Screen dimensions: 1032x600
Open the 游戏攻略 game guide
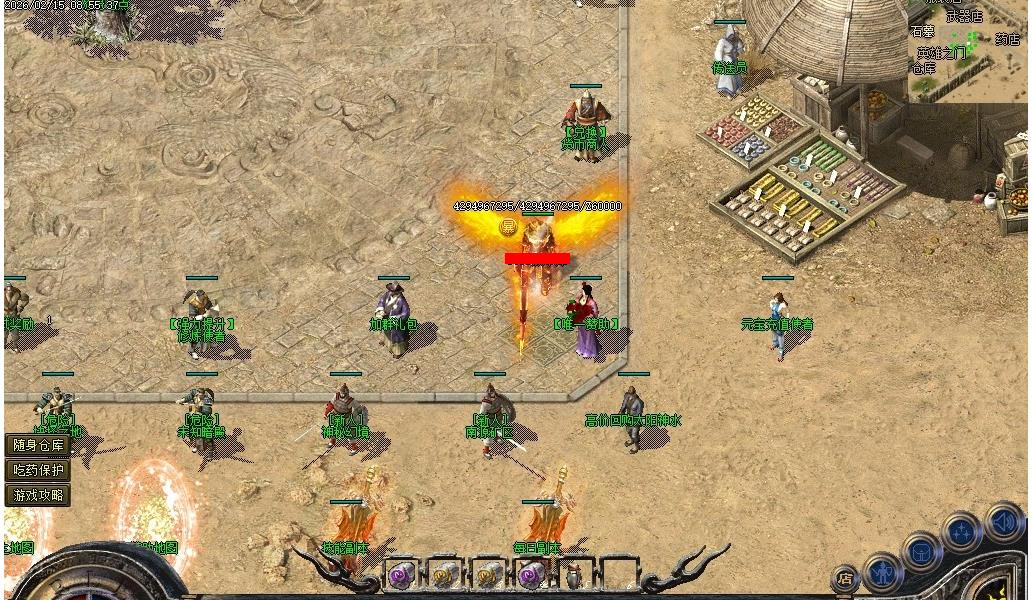pos(38,495)
